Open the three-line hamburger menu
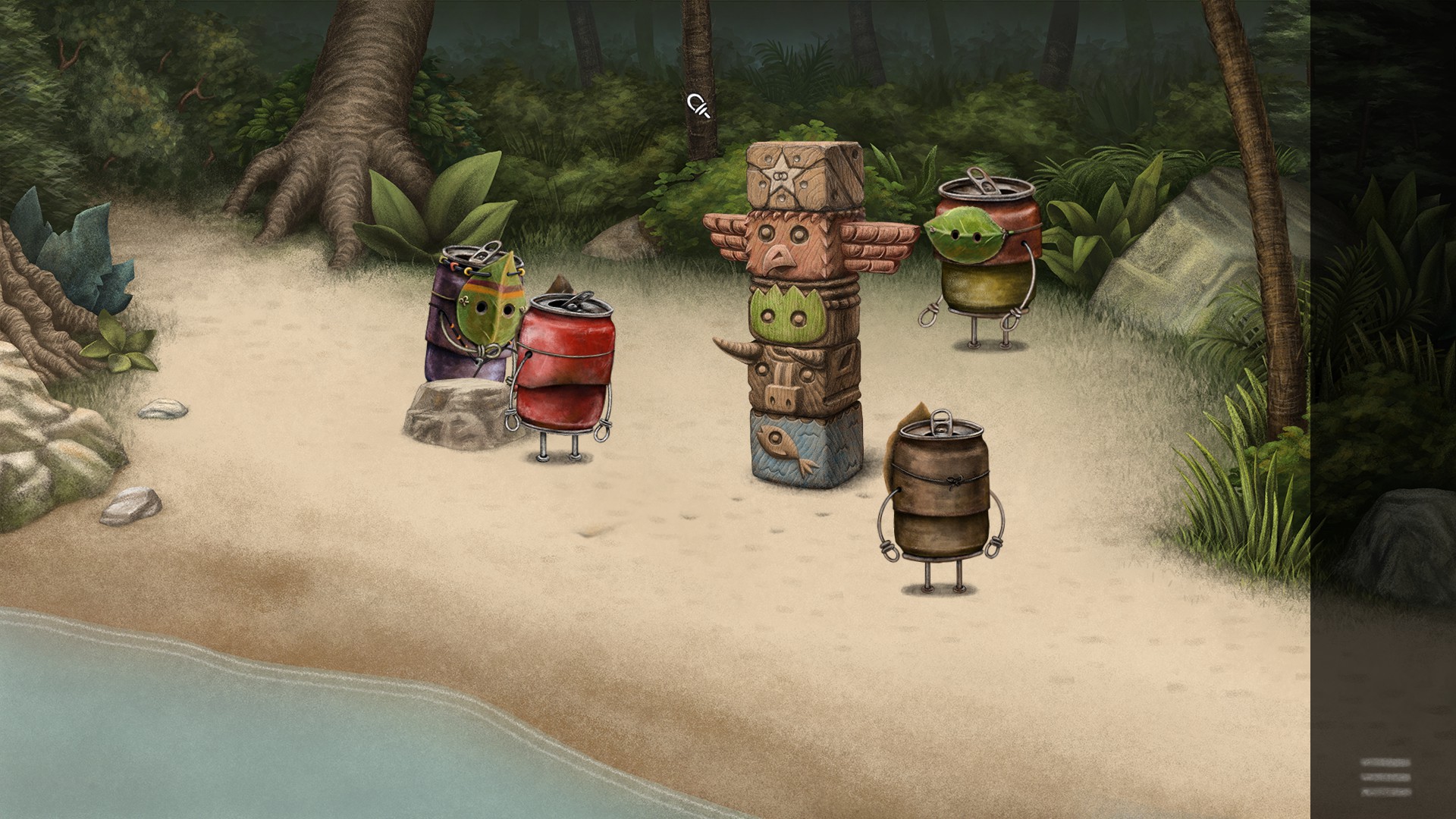Screen dimensions: 1456x819 (1385, 777)
